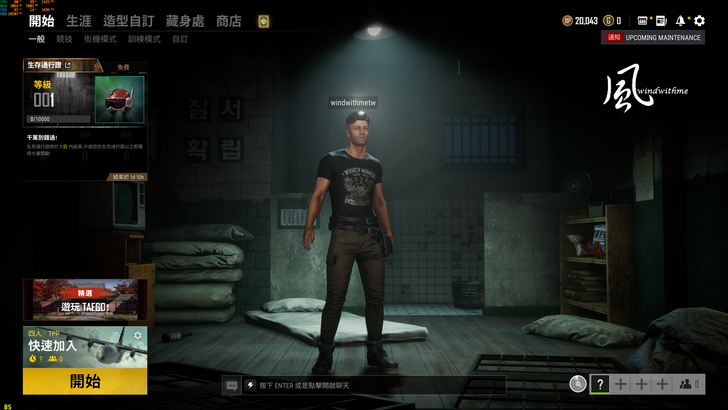
Task: Choose the 訓練模式 training sub-tab
Action: coord(143,40)
